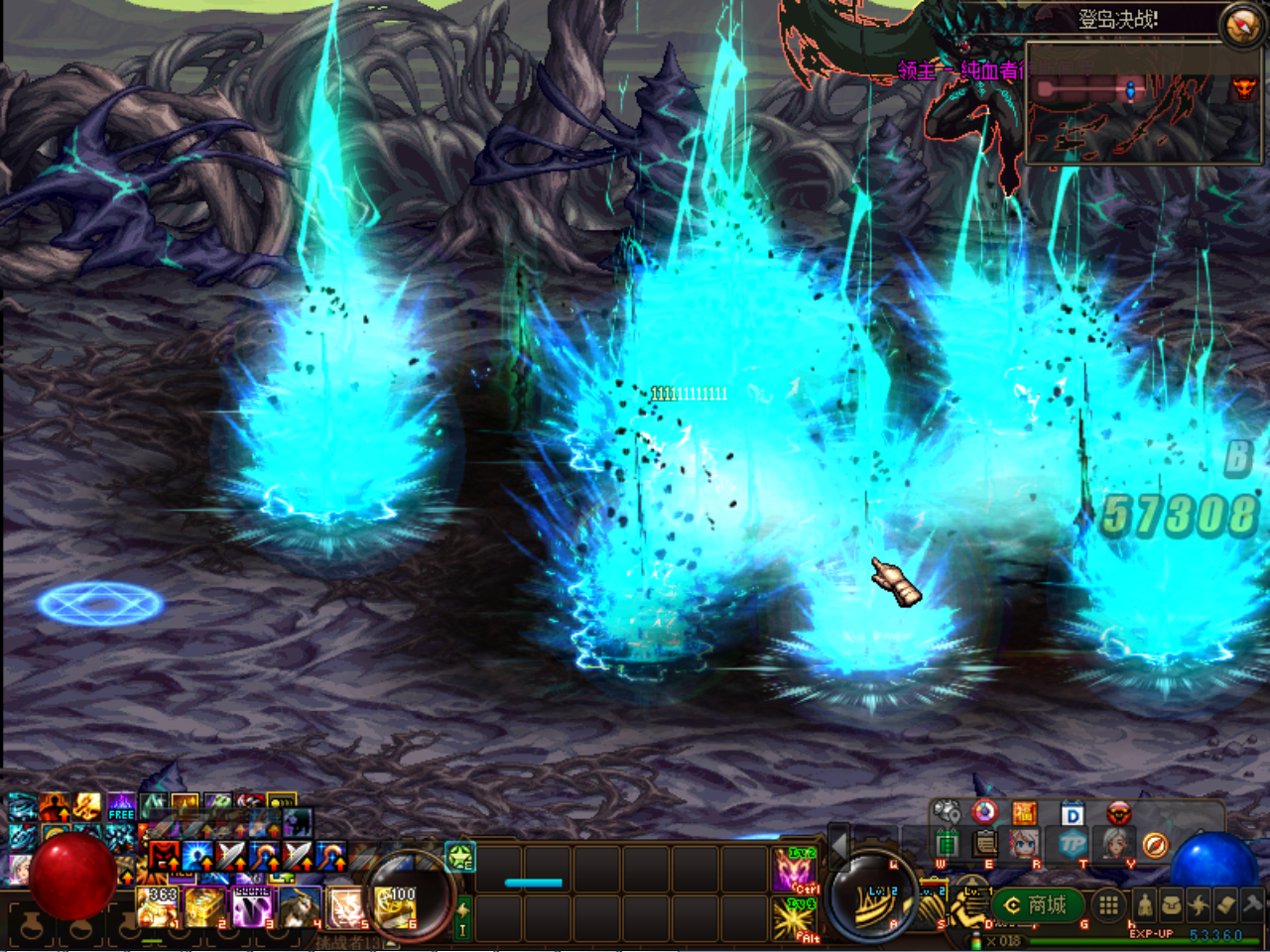The width and height of the screenshot is (1270, 952).
Task: Click the red bull face event icon
Action: pos(1117,813)
